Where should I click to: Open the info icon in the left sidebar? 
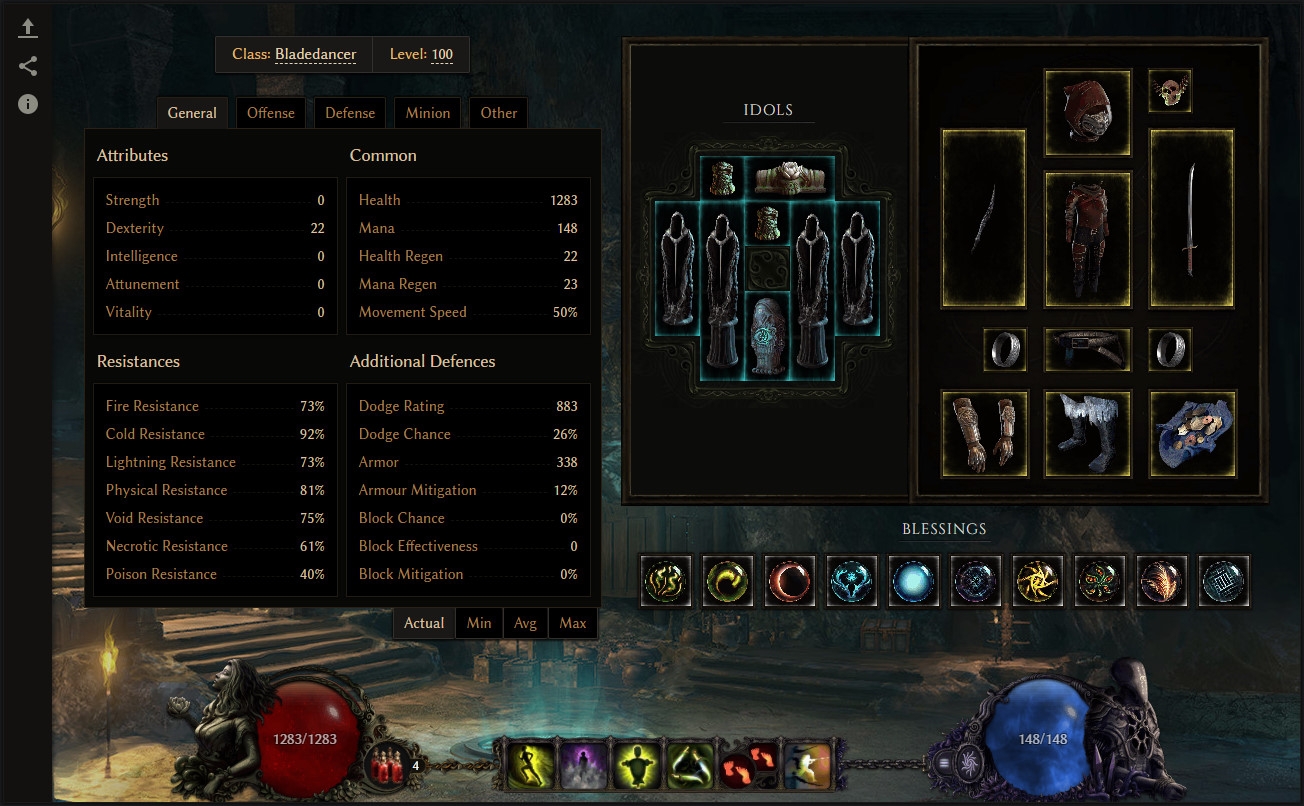(28, 104)
